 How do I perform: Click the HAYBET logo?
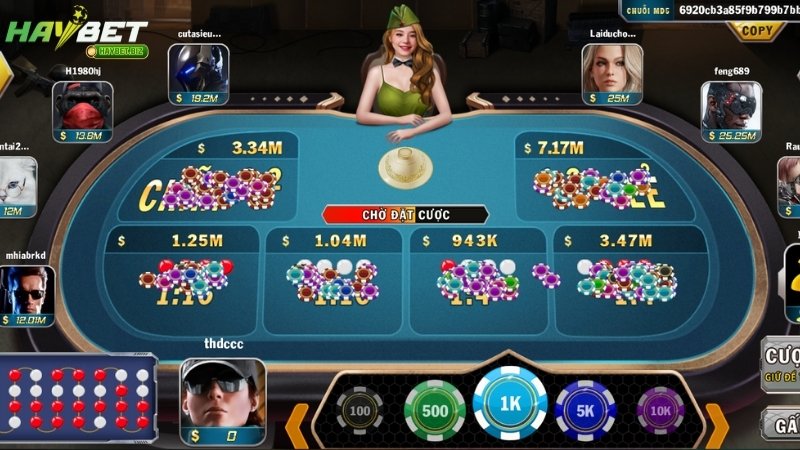76,32
